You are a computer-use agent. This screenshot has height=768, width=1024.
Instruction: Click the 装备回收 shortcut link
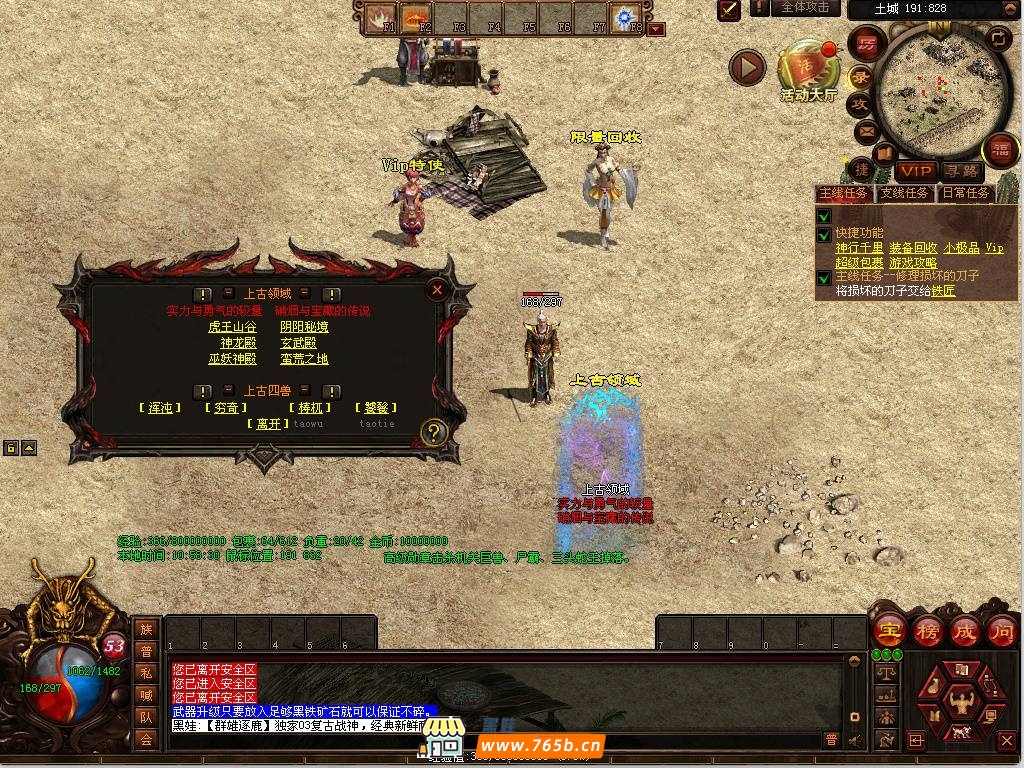(x=913, y=248)
